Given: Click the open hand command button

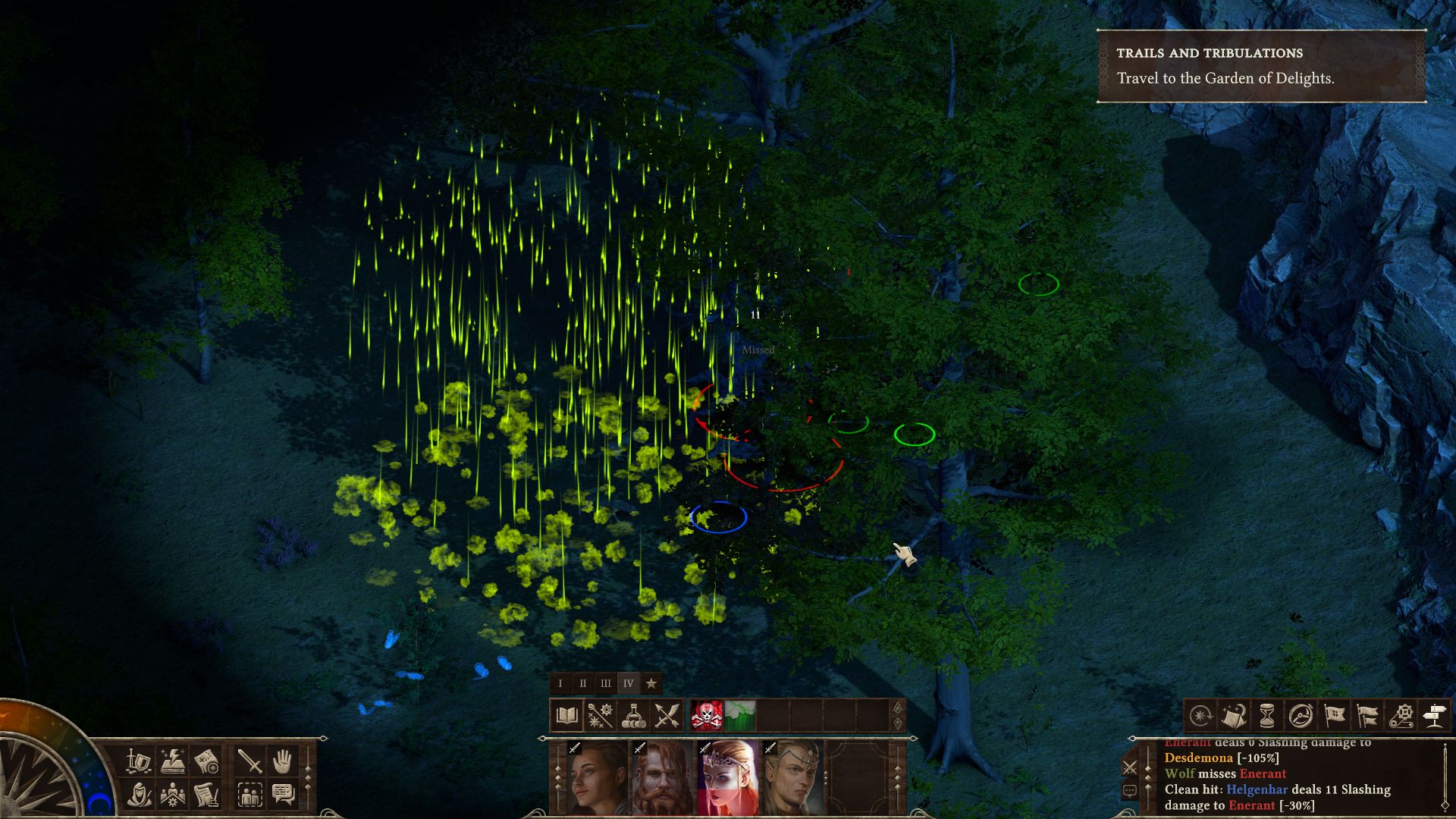Looking at the screenshot, I should [283, 761].
